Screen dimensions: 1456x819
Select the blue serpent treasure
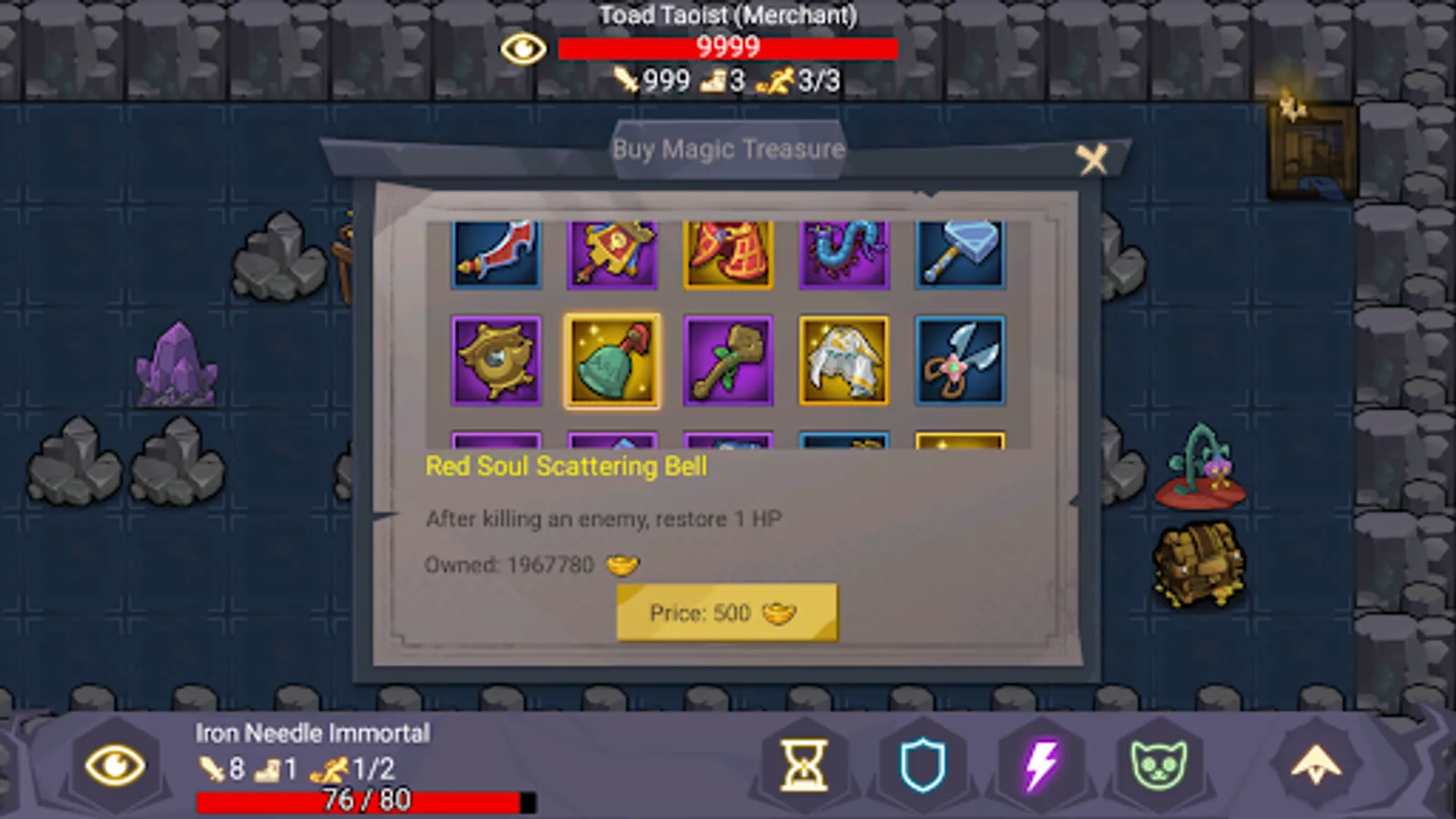point(844,252)
